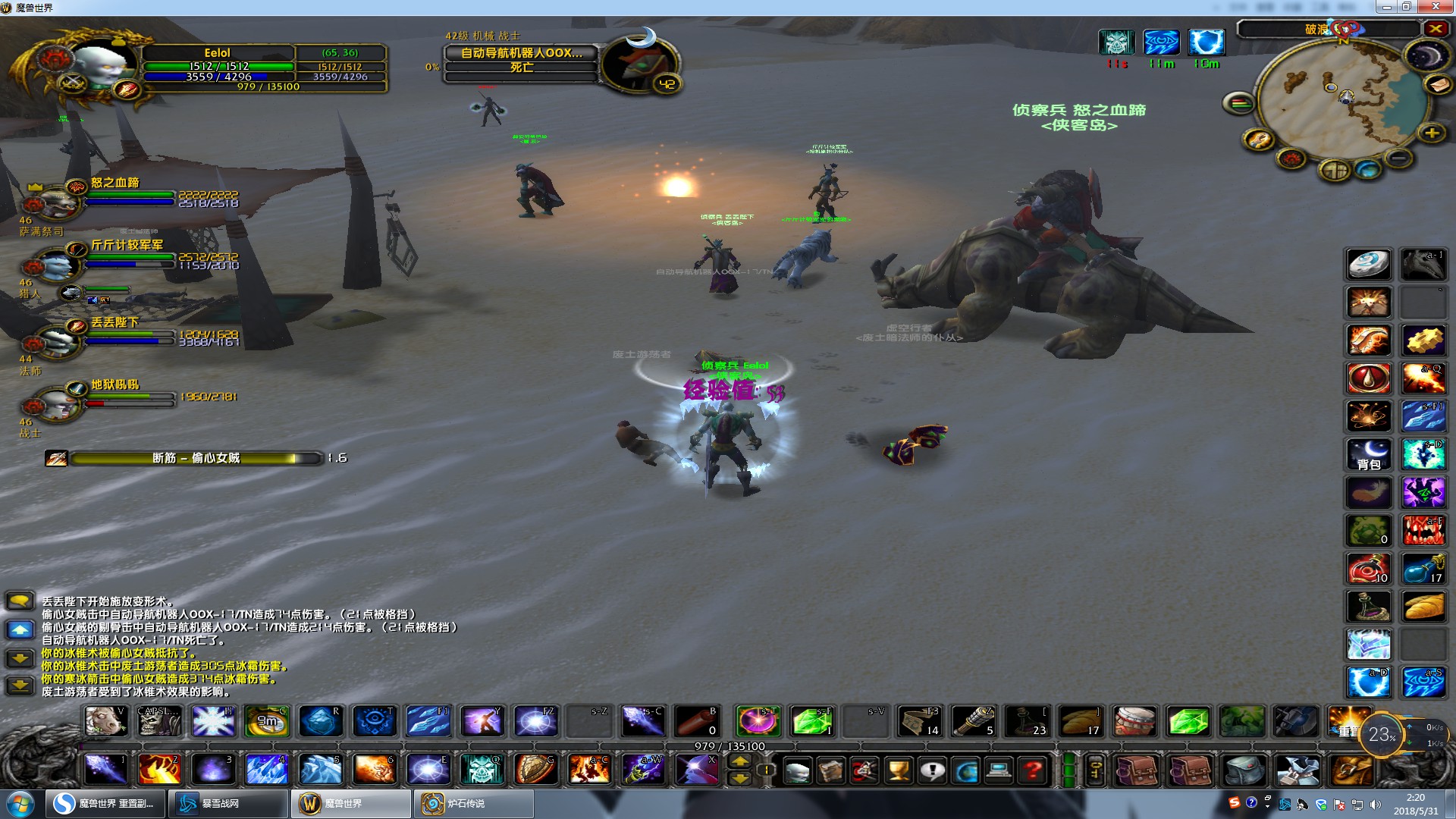Open the main backpack at the bar's end
1456x819 pixels.
1351,771
